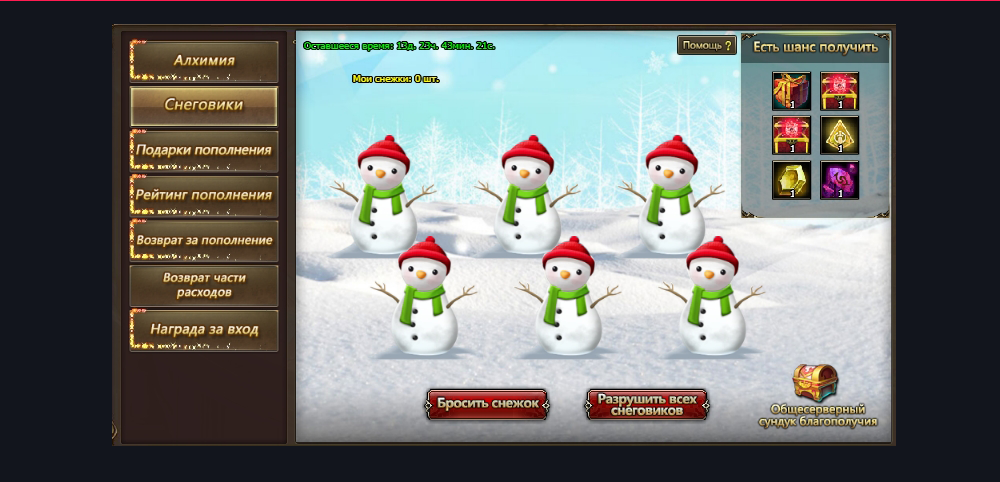This screenshot has height=482, width=1000.
Task: Show the Возврат за пополнение tab
Action: (x=204, y=240)
